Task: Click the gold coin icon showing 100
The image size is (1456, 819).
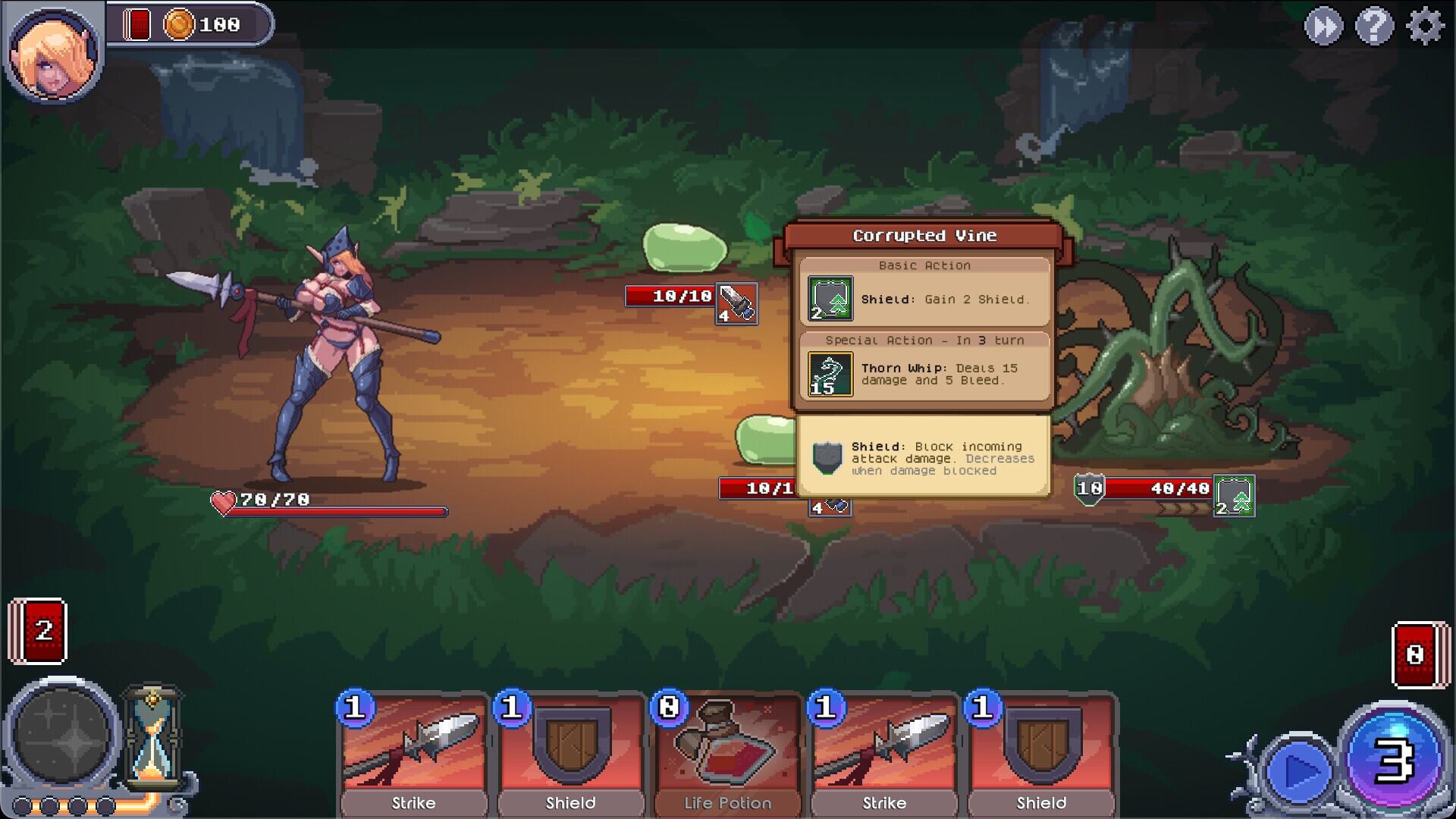Action: (179, 24)
